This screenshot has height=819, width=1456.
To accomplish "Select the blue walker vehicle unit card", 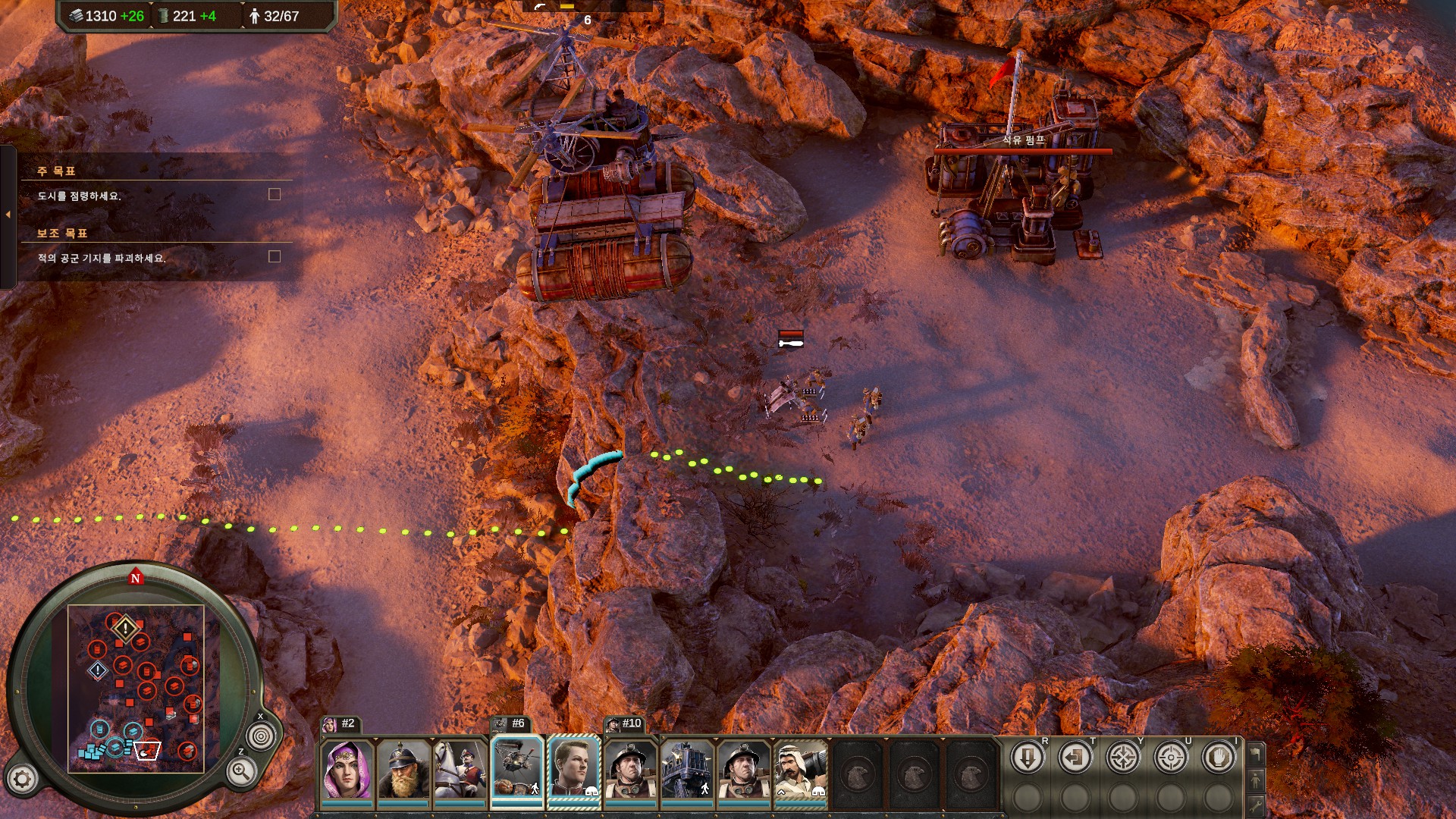I will click(x=687, y=770).
